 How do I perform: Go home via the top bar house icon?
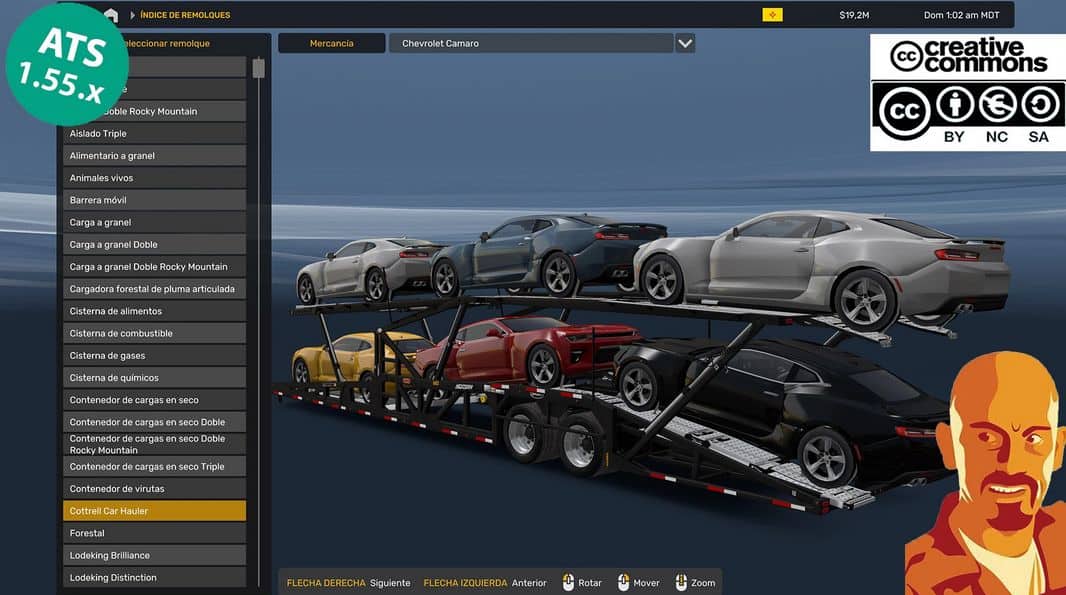[111, 15]
